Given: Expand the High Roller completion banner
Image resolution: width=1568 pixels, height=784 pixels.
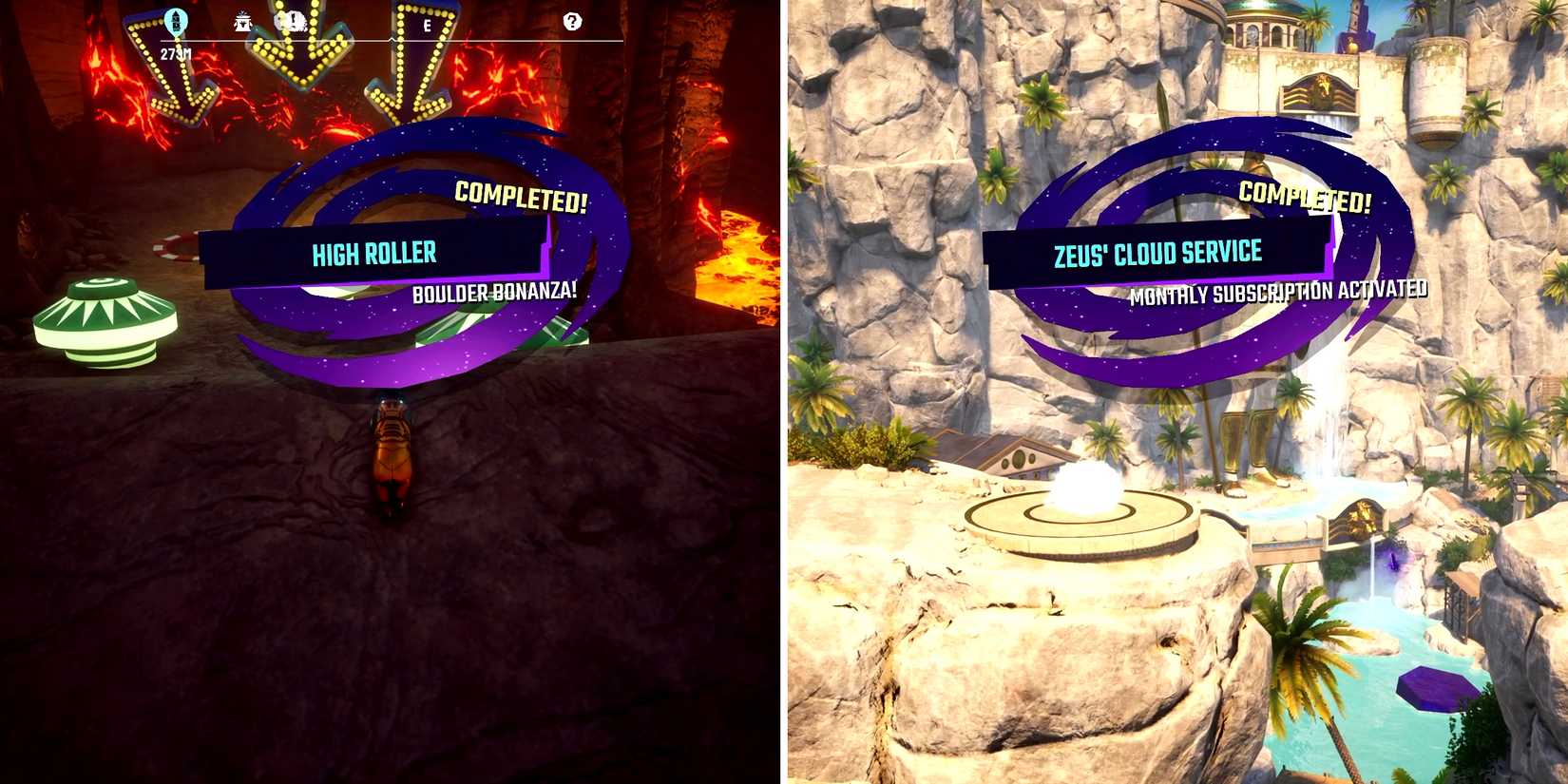Looking at the screenshot, I should tap(374, 253).
